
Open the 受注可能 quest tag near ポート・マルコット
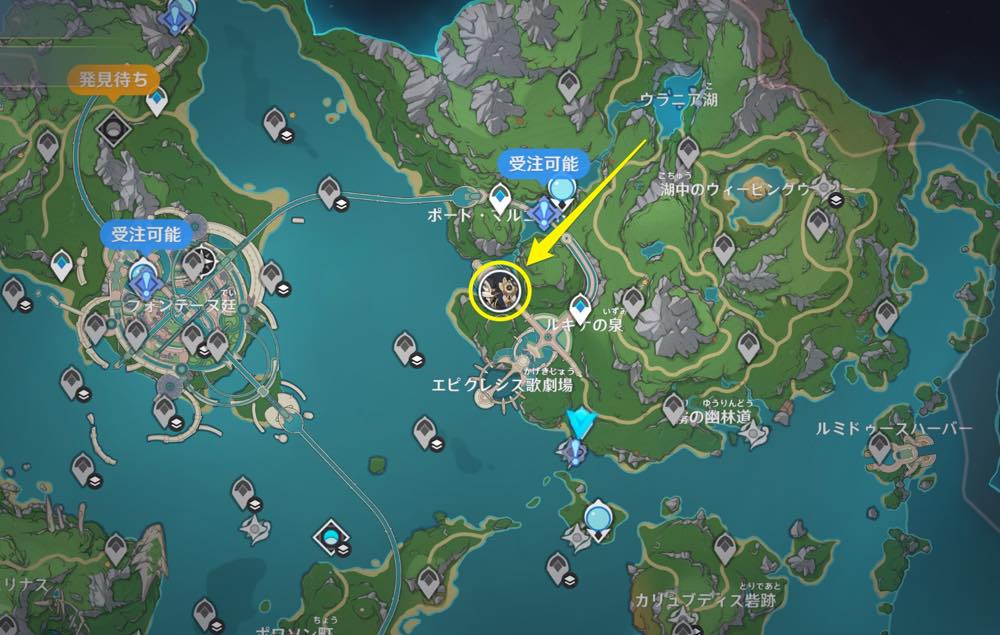(544, 165)
